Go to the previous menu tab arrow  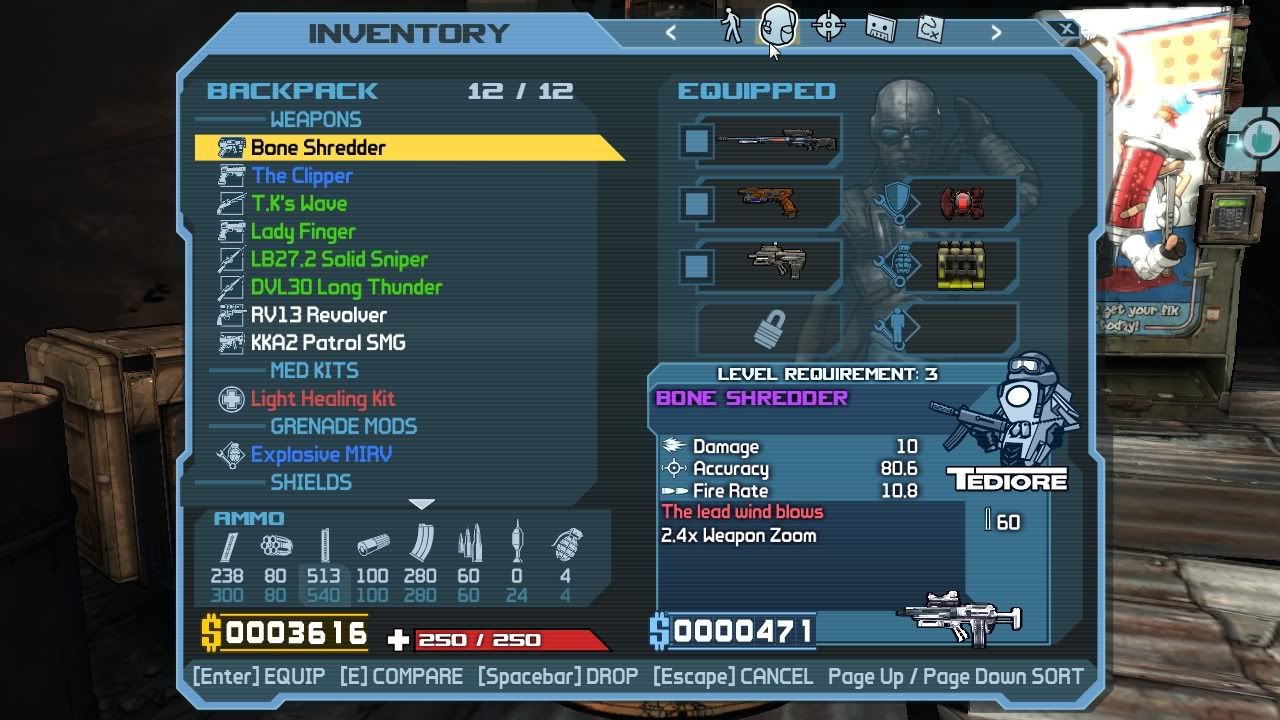pyautogui.click(x=671, y=32)
